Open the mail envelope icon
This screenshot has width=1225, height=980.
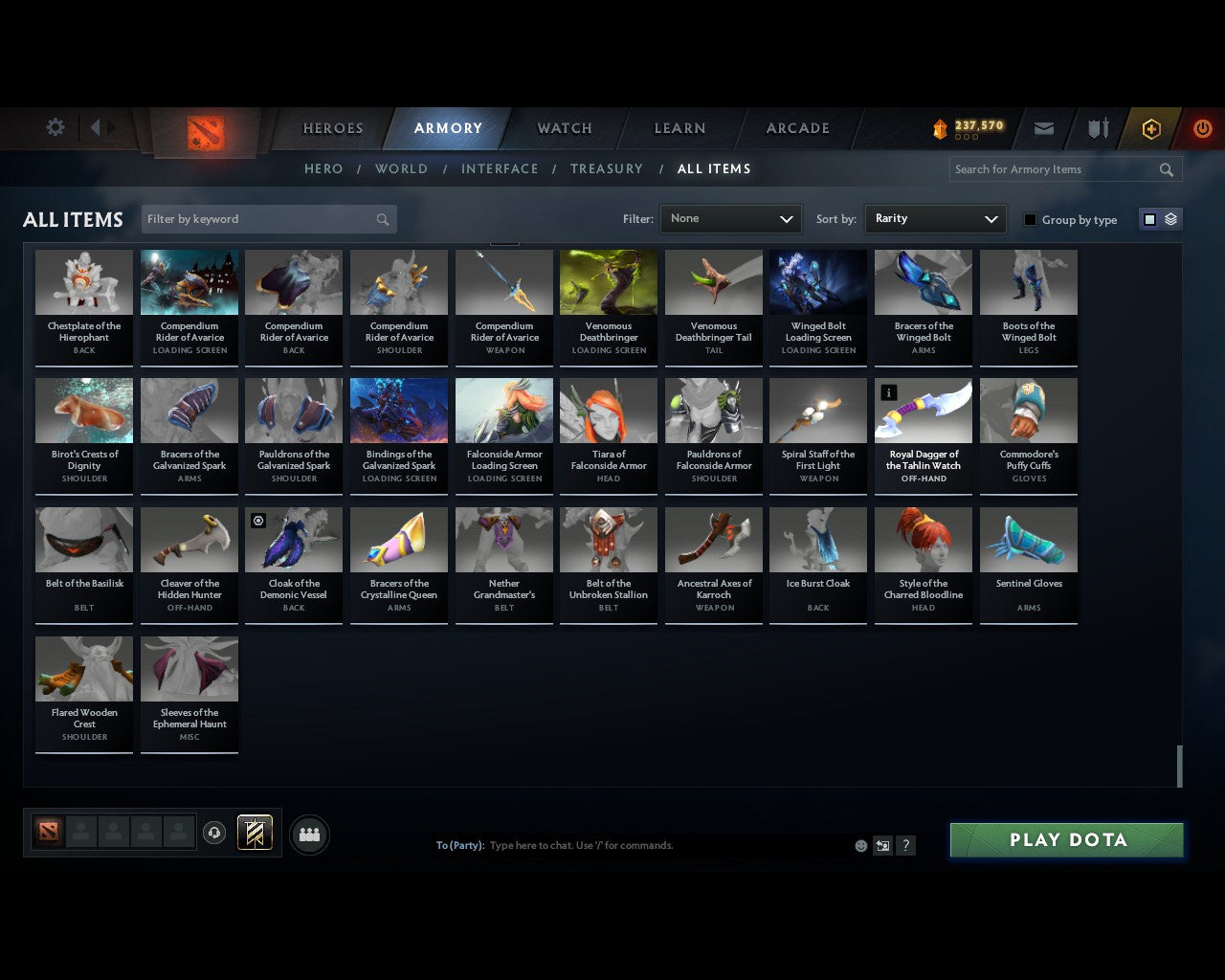coord(1043,127)
